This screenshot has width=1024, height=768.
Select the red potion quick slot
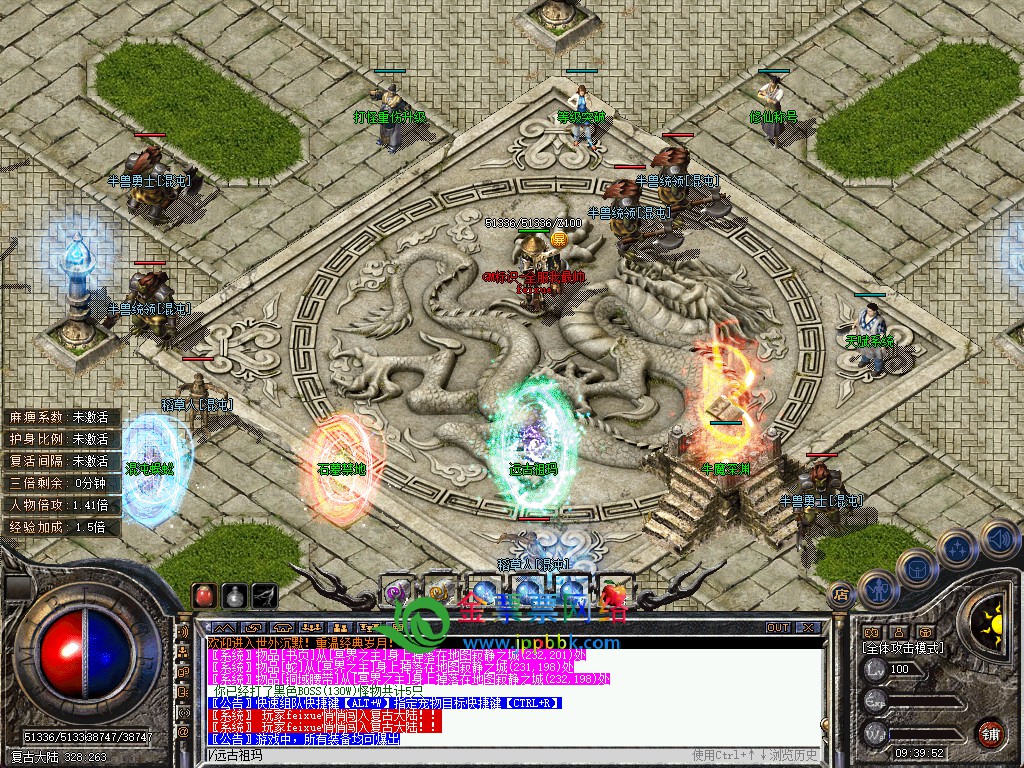(x=205, y=594)
